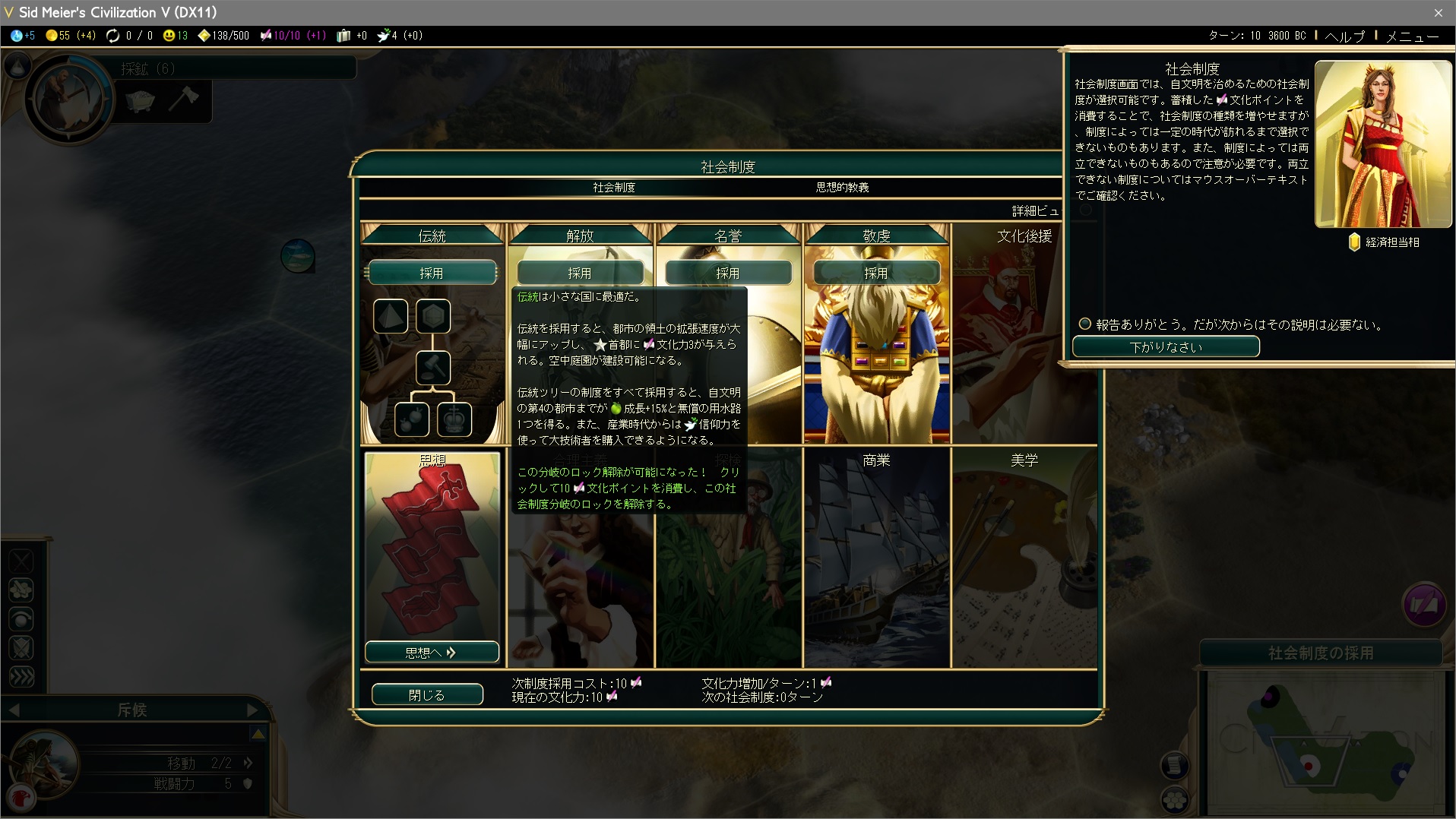Switch to the 思想的教義 tab

[842, 187]
